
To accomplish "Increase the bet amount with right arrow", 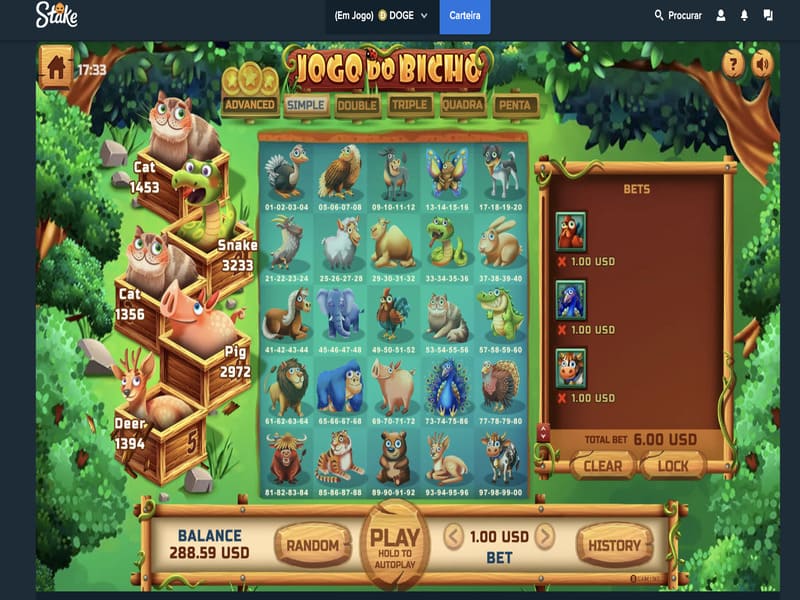I will pyautogui.click(x=545, y=537).
